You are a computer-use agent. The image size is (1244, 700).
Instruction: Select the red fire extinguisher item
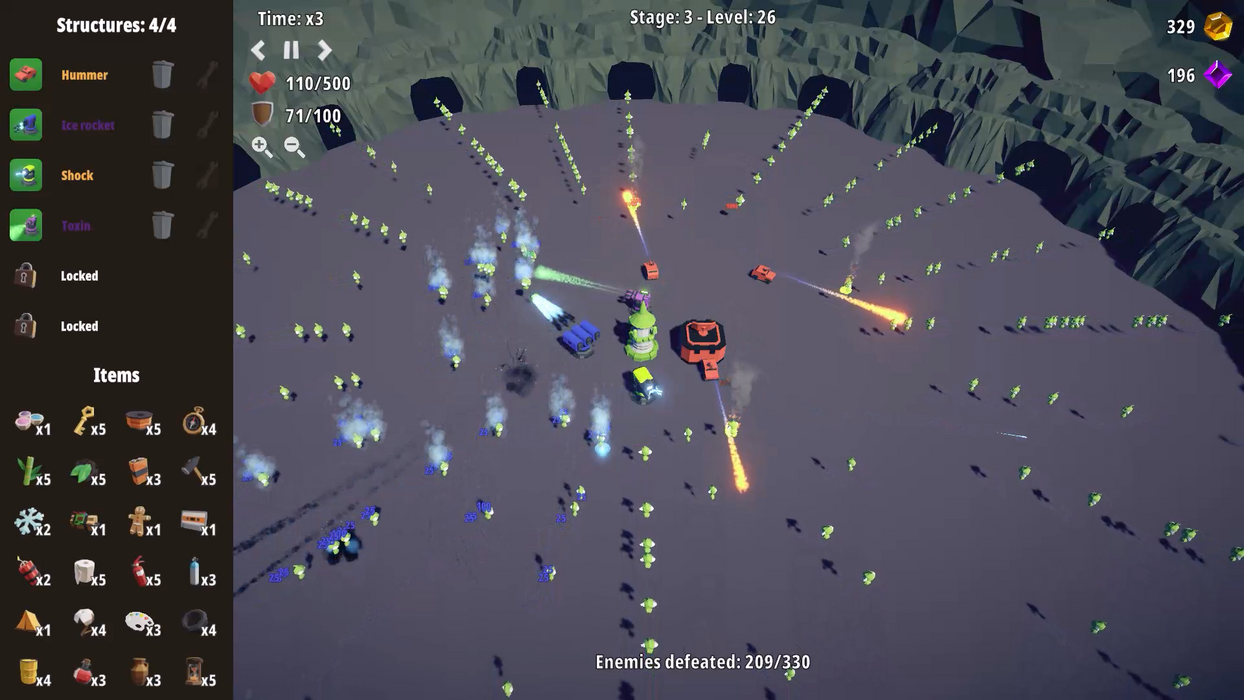click(x=139, y=571)
